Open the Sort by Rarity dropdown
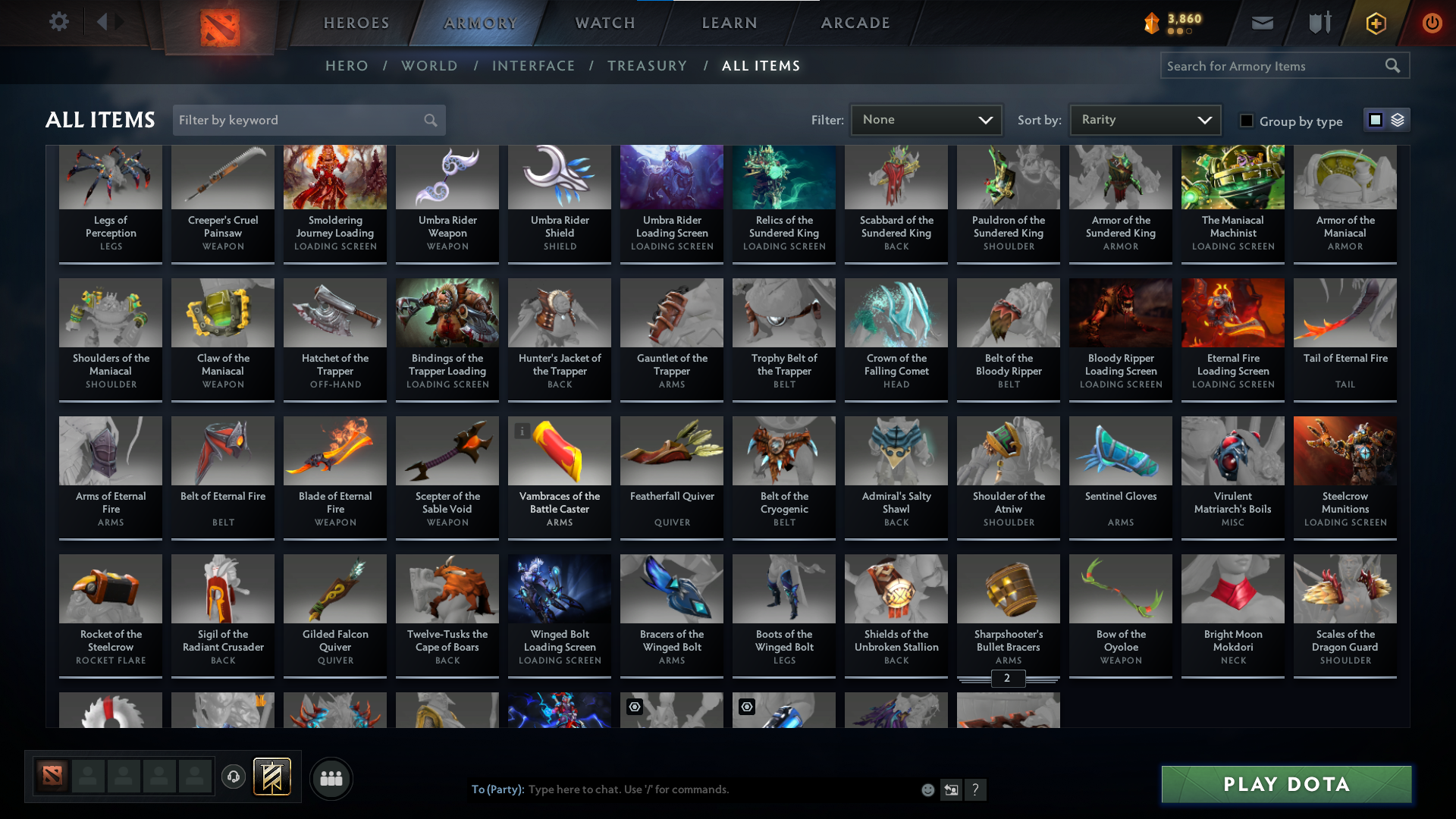Viewport: 1456px width, 819px height. coord(1144,119)
